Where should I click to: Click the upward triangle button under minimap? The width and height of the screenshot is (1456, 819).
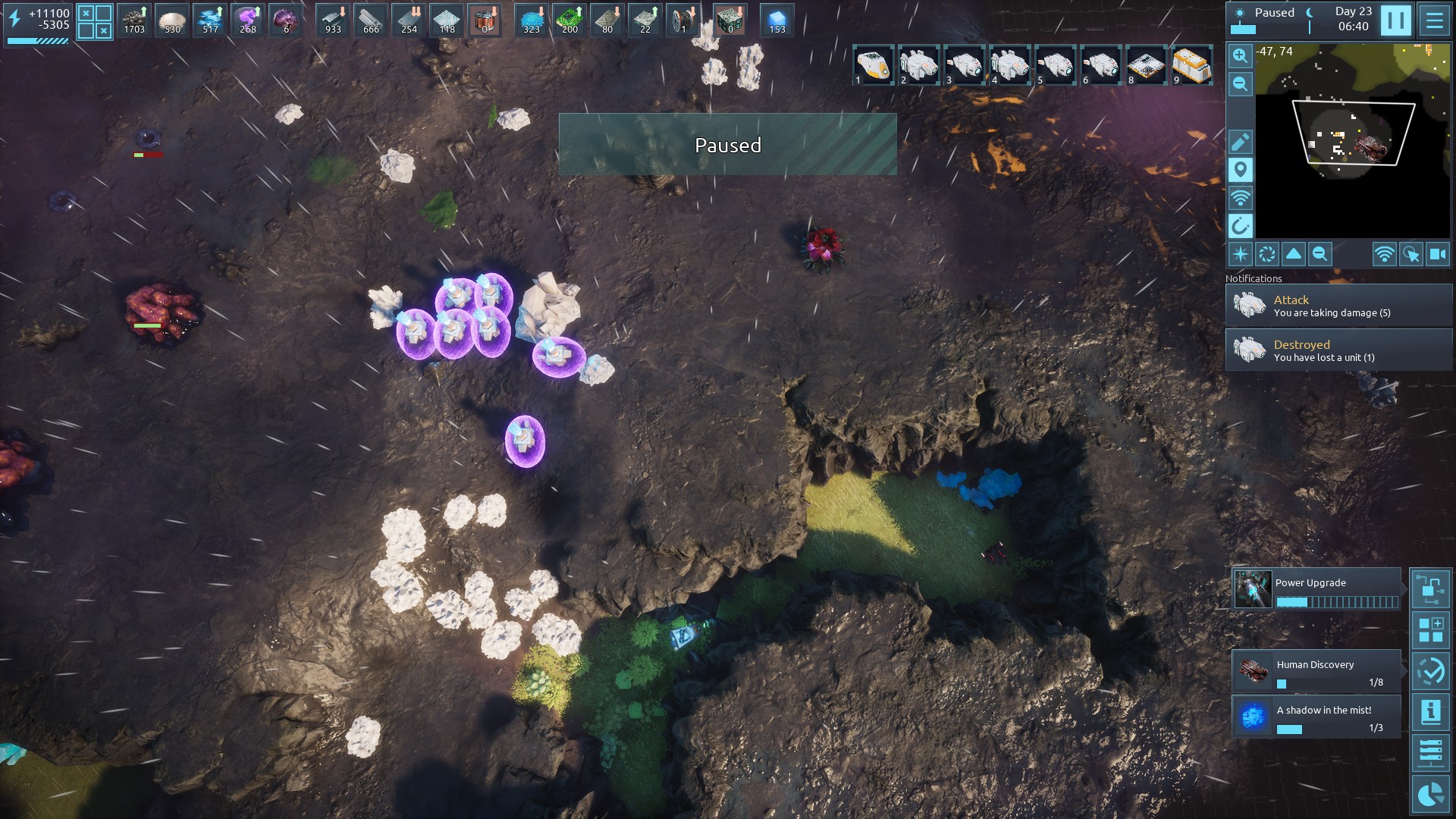(x=1294, y=254)
